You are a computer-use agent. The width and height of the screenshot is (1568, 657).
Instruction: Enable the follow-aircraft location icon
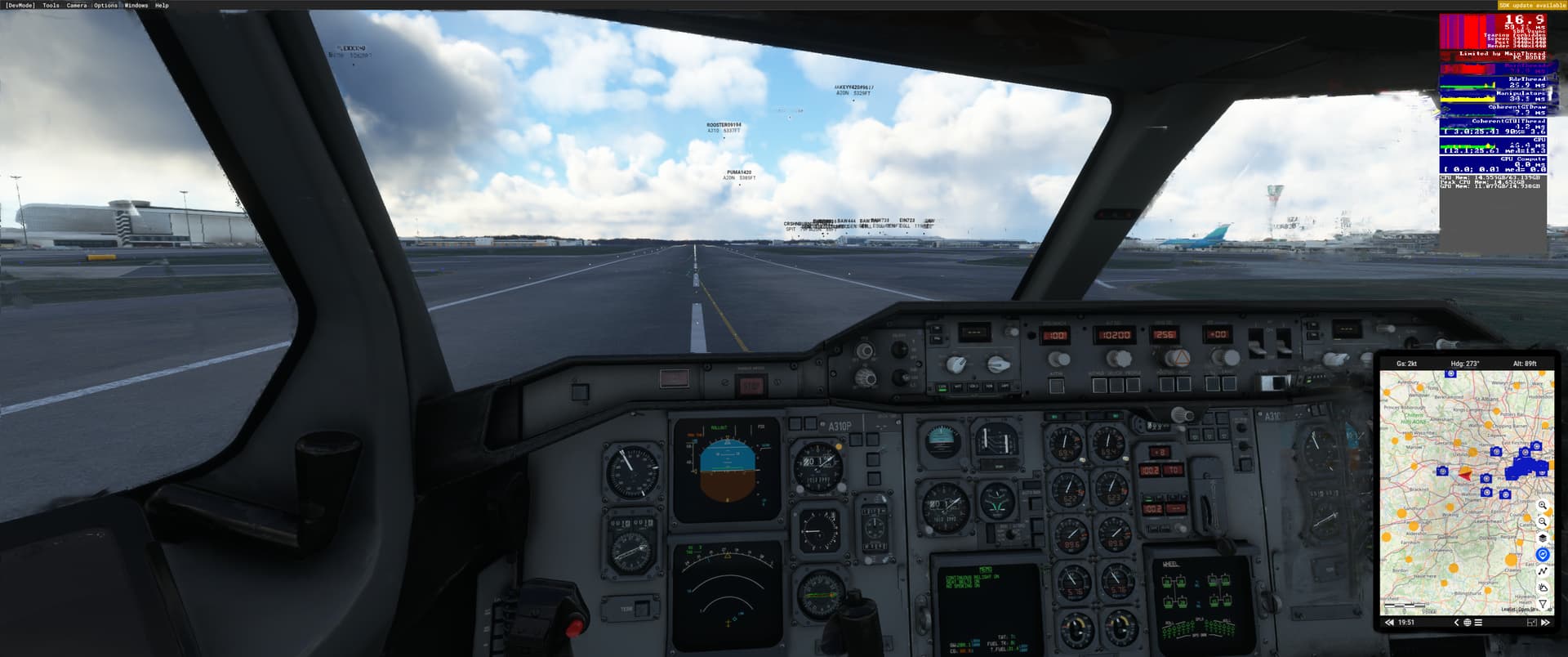(1543, 553)
